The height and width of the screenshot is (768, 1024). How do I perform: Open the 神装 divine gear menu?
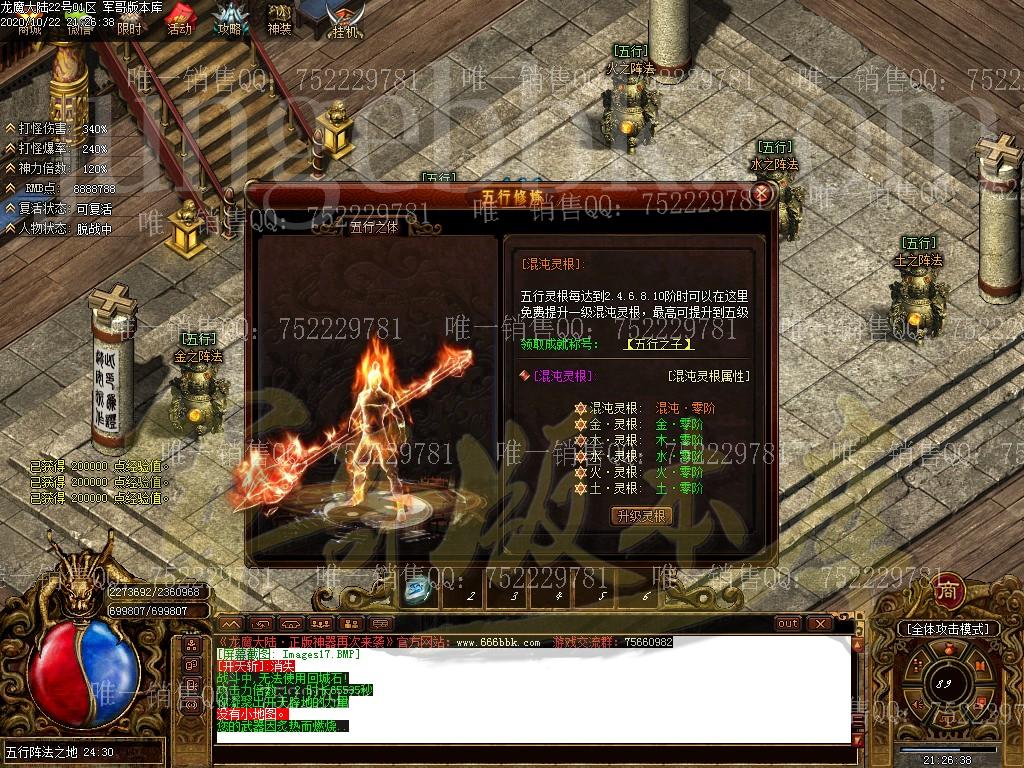280,18
